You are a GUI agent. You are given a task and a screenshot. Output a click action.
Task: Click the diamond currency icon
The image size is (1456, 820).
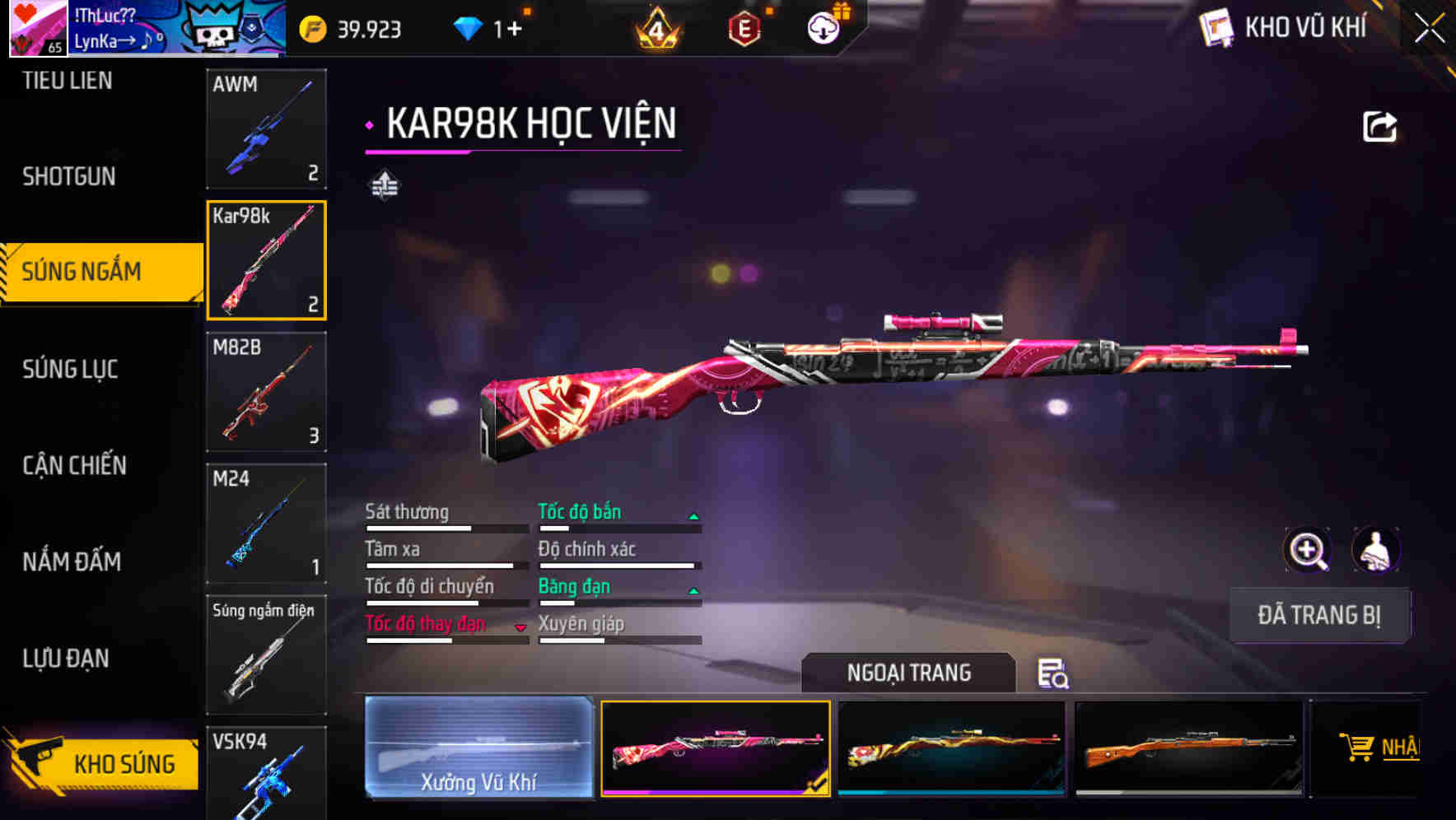click(468, 27)
